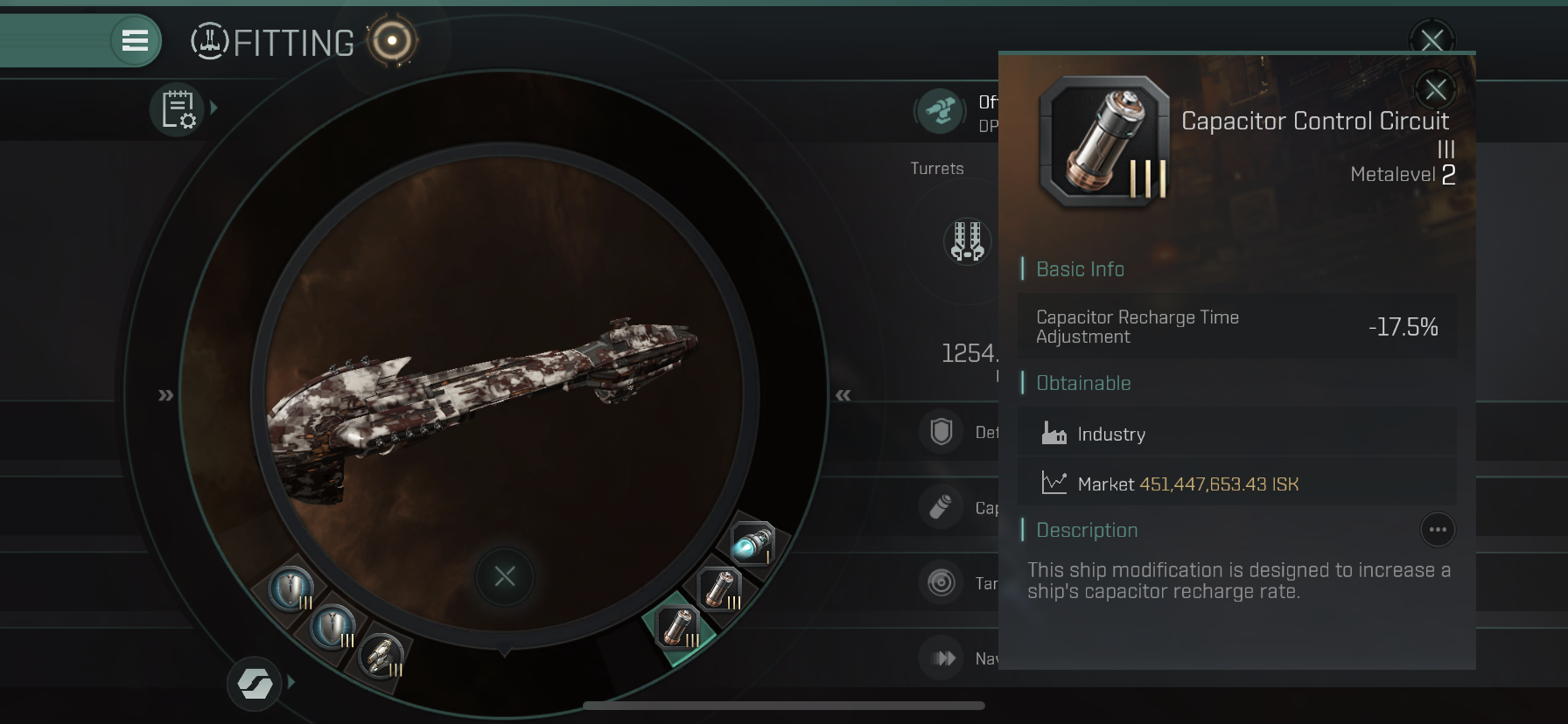The height and width of the screenshot is (724, 1568).
Task: Select the blue glowing module slot
Action: click(x=752, y=543)
